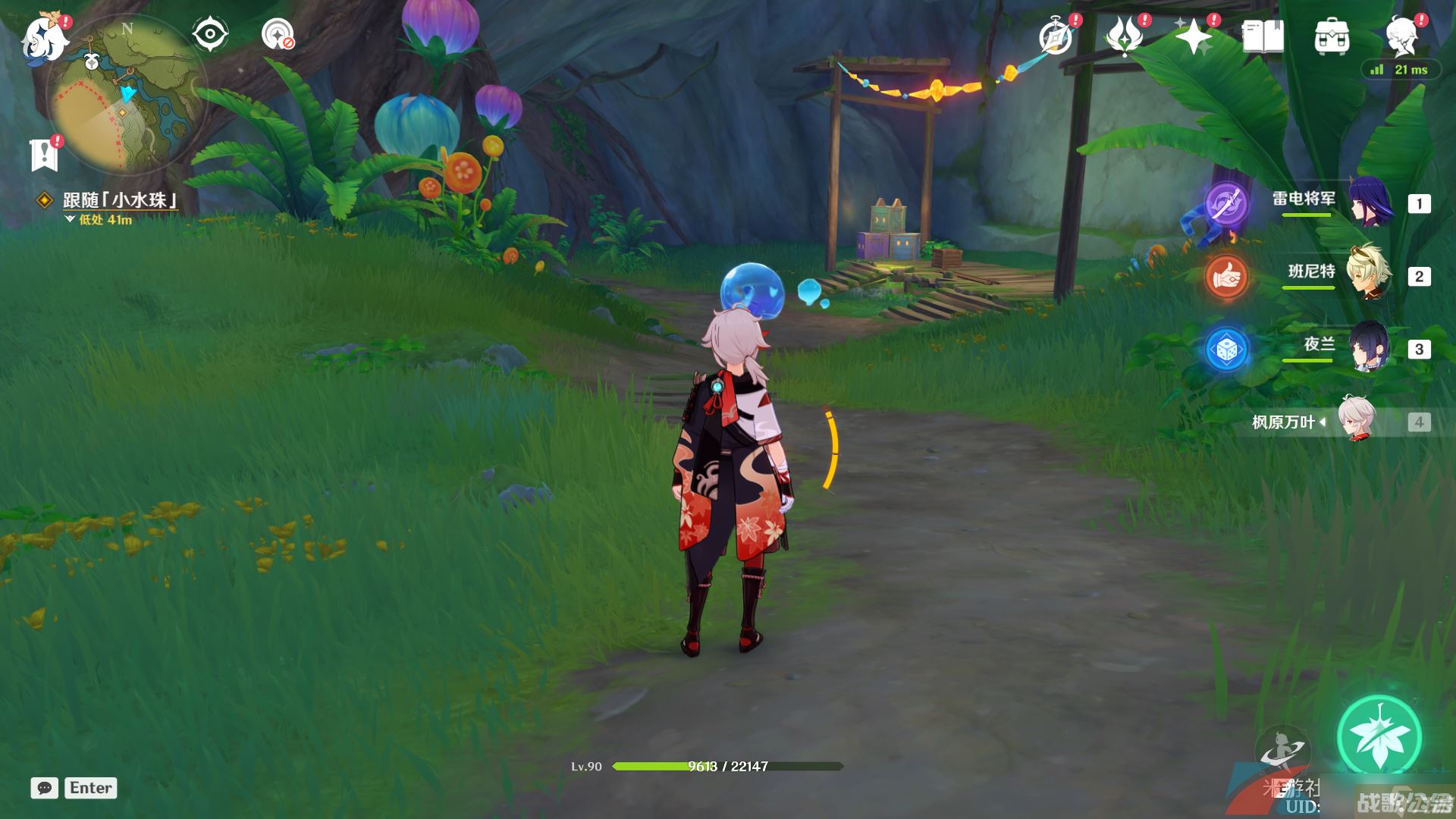Select the 跟随「小水珠」 quest tracker
Image resolution: width=1456 pixels, height=819 pixels.
click(120, 200)
